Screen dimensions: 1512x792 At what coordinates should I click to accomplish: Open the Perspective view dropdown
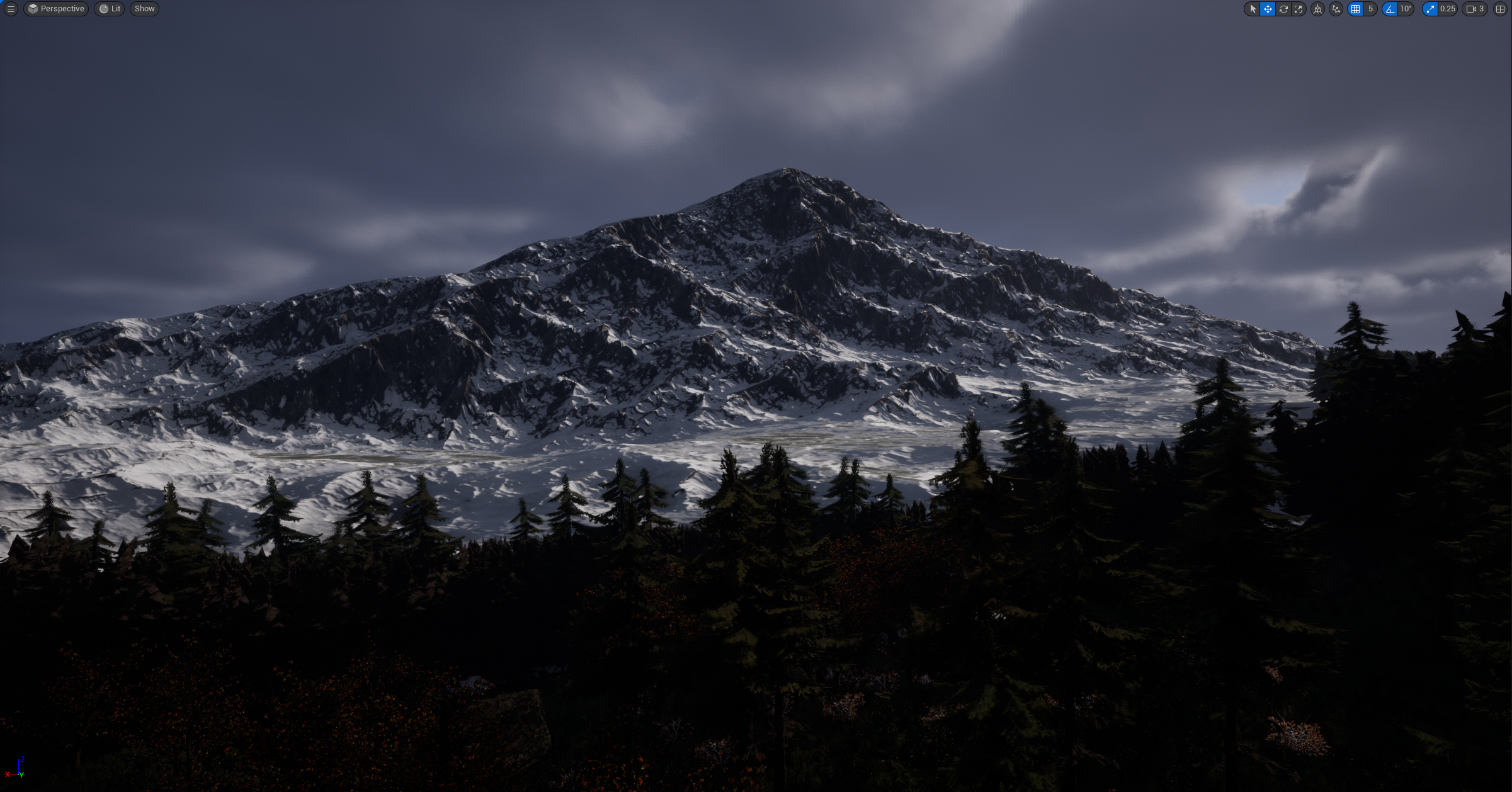pyautogui.click(x=56, y=9)
